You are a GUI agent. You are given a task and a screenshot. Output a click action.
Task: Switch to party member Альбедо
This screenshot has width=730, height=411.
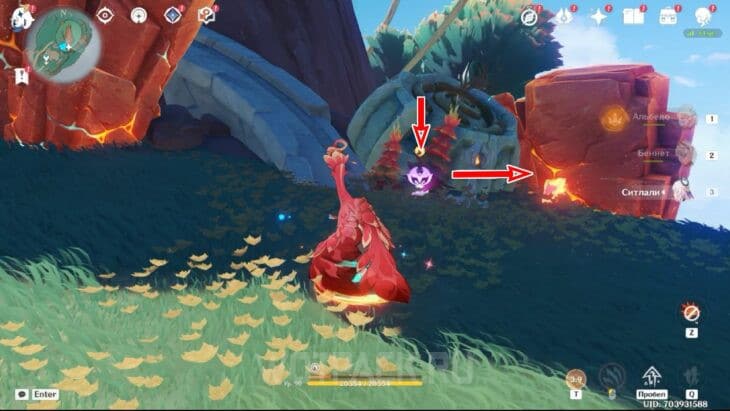coord(683,119)
